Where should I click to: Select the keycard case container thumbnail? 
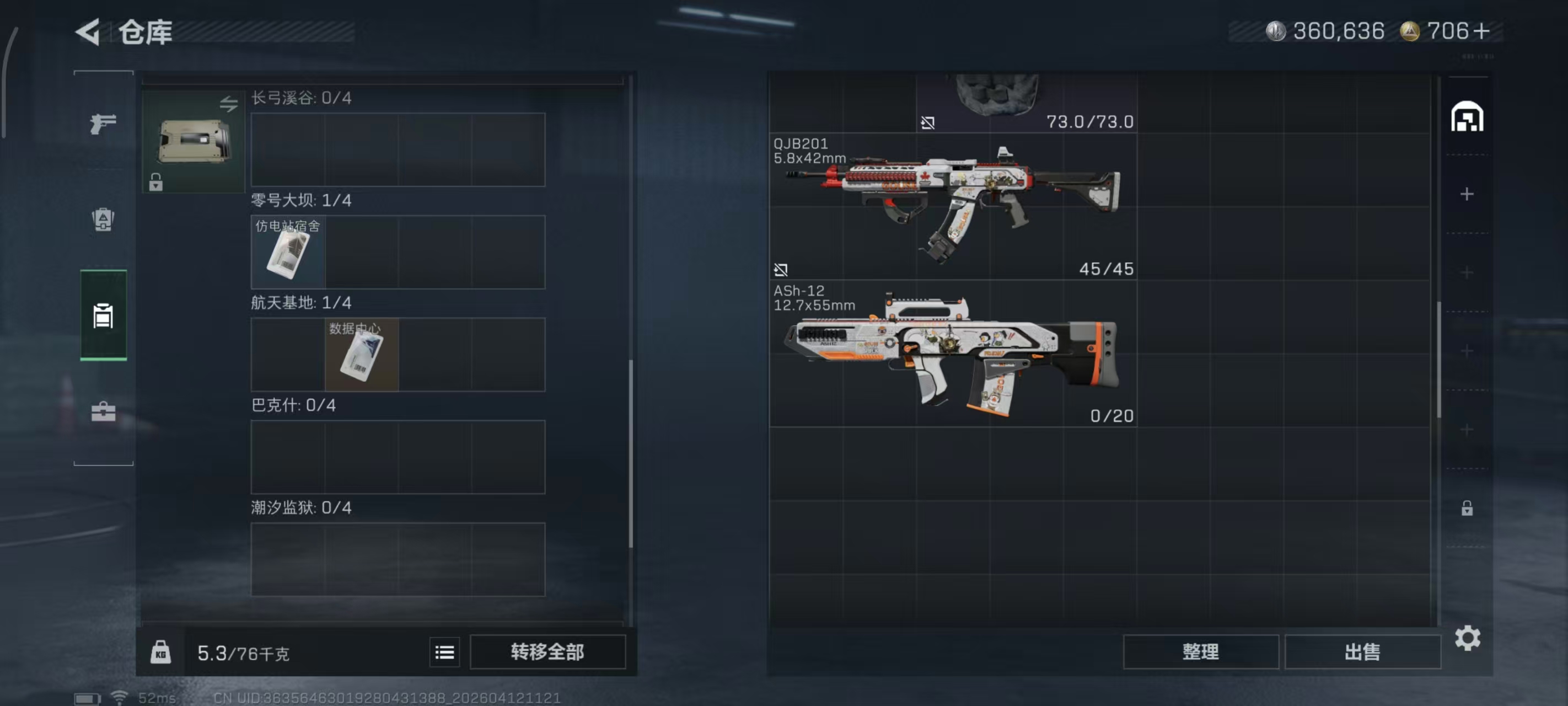(x=194, y=142)
